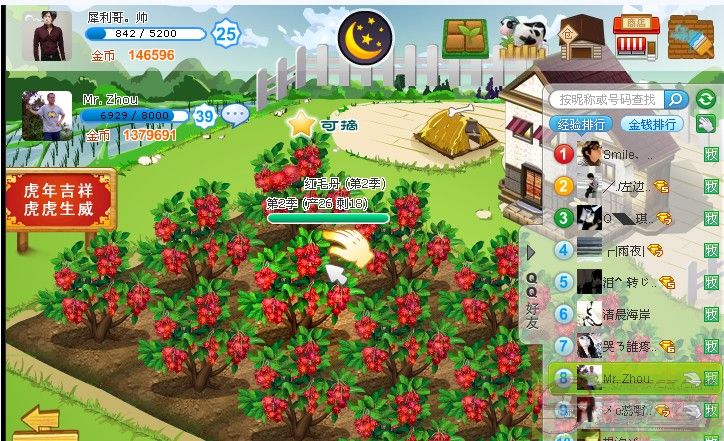Collapse the QQ好友 side panel arrow
Image resolution: width=724 pixels, height=441 pixels.
tap(531, 253)
